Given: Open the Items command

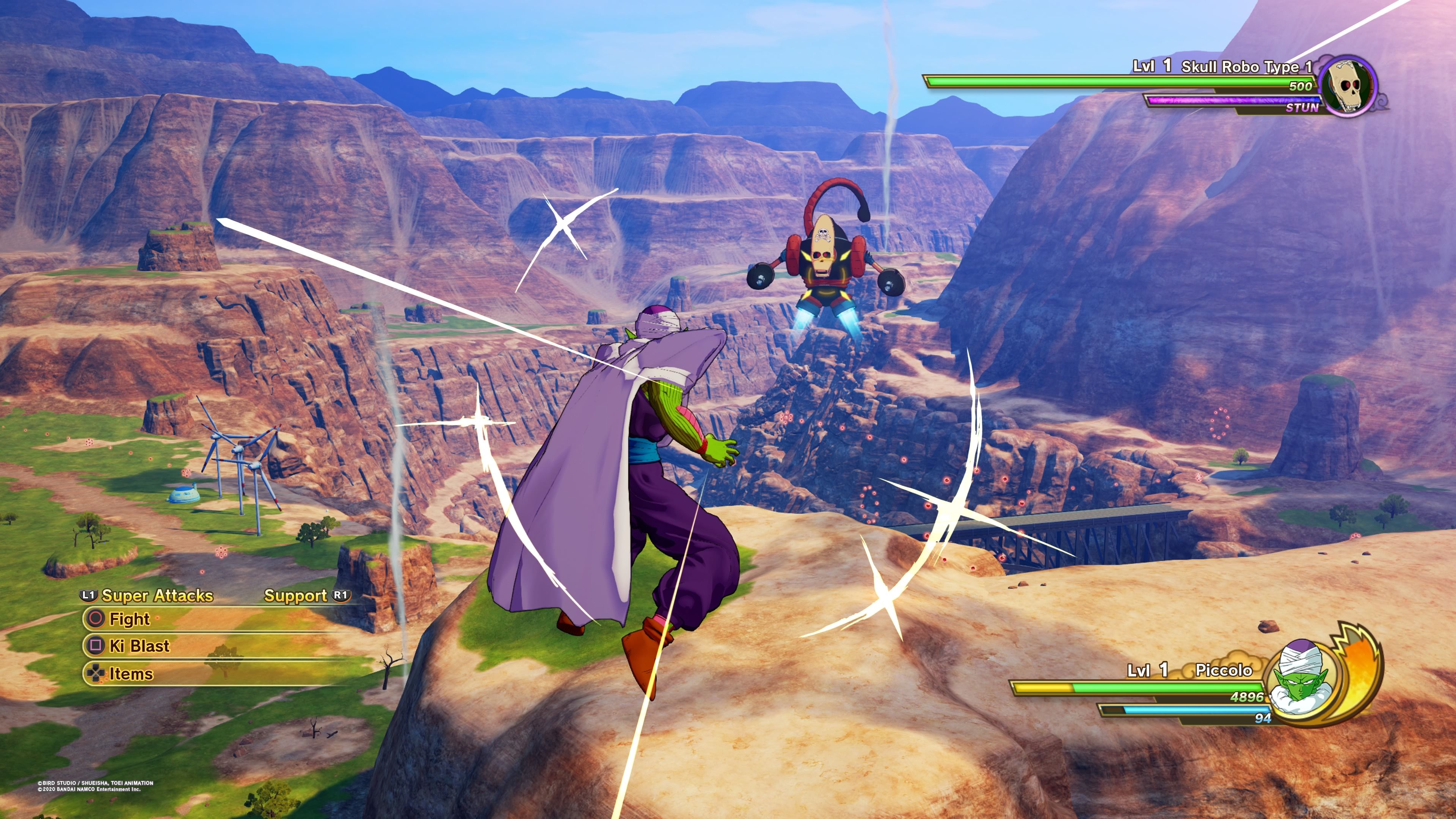Looking at the screenshot, I should pos(130,673).
